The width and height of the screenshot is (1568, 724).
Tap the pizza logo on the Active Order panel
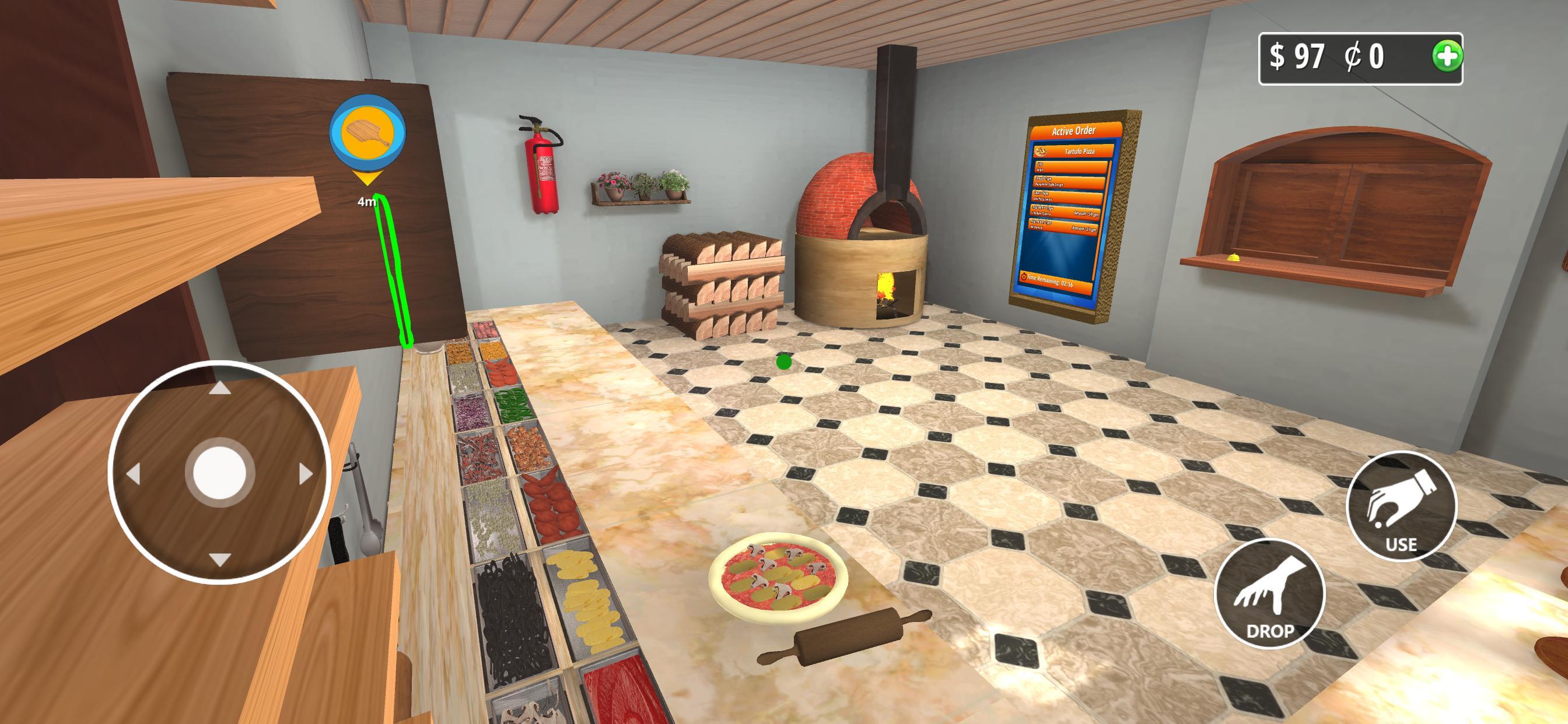(x=1042, y=152)
